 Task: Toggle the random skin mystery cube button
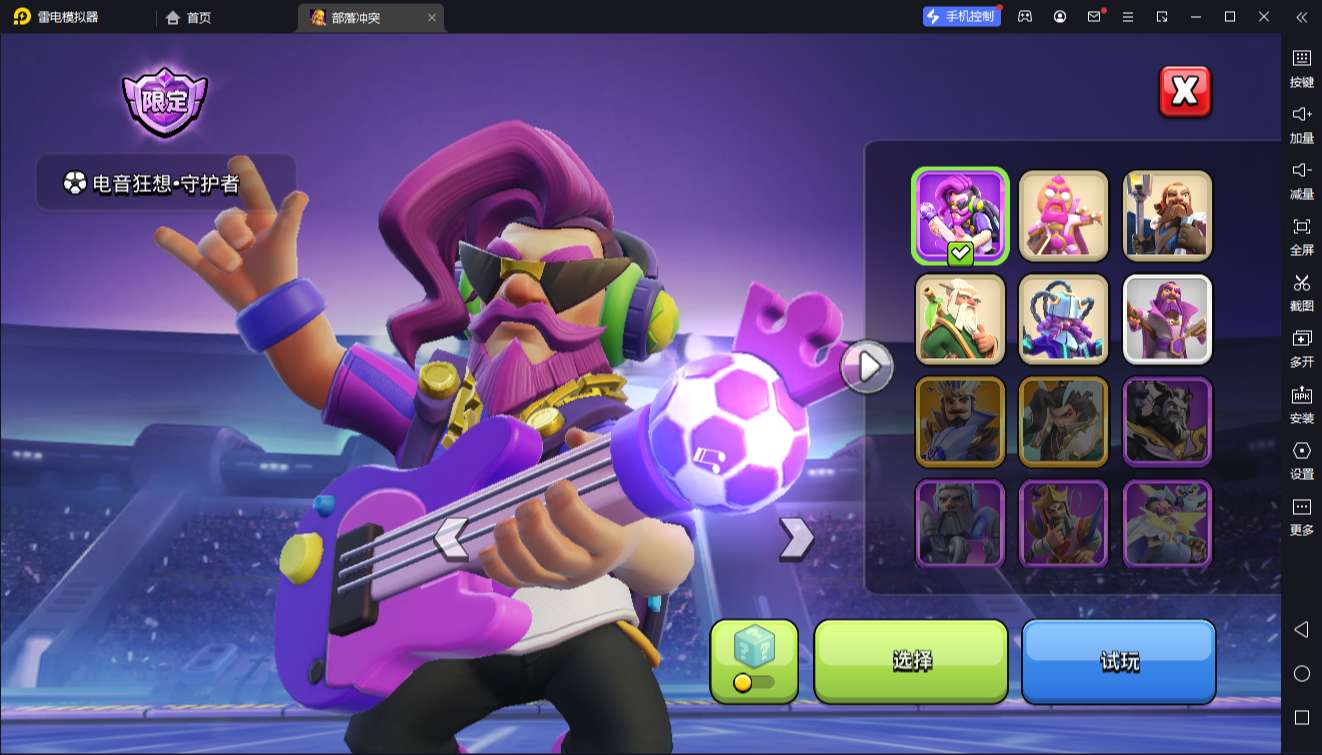point(754,660)
